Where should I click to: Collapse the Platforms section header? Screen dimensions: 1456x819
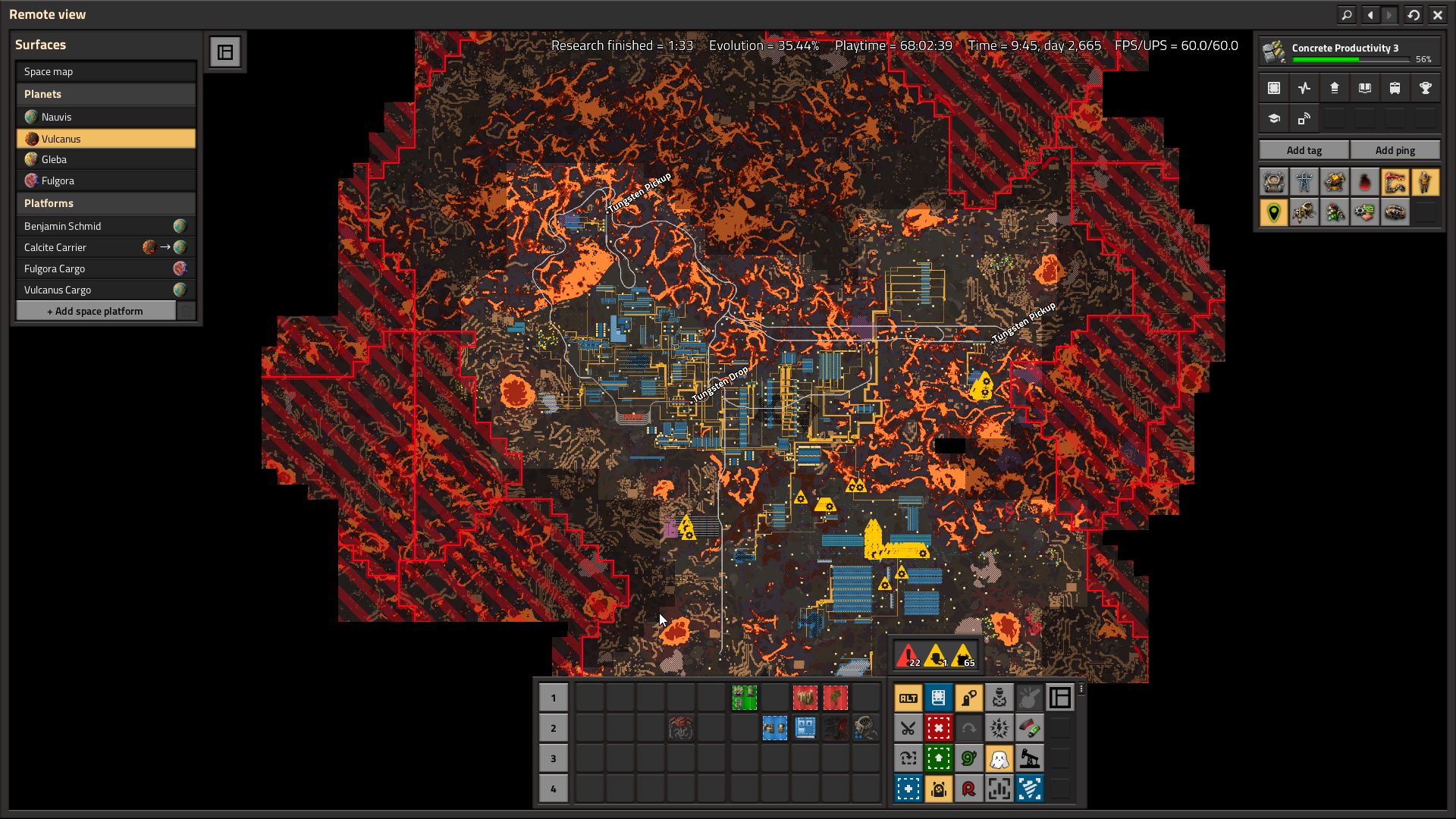click(x=105, y=203)
